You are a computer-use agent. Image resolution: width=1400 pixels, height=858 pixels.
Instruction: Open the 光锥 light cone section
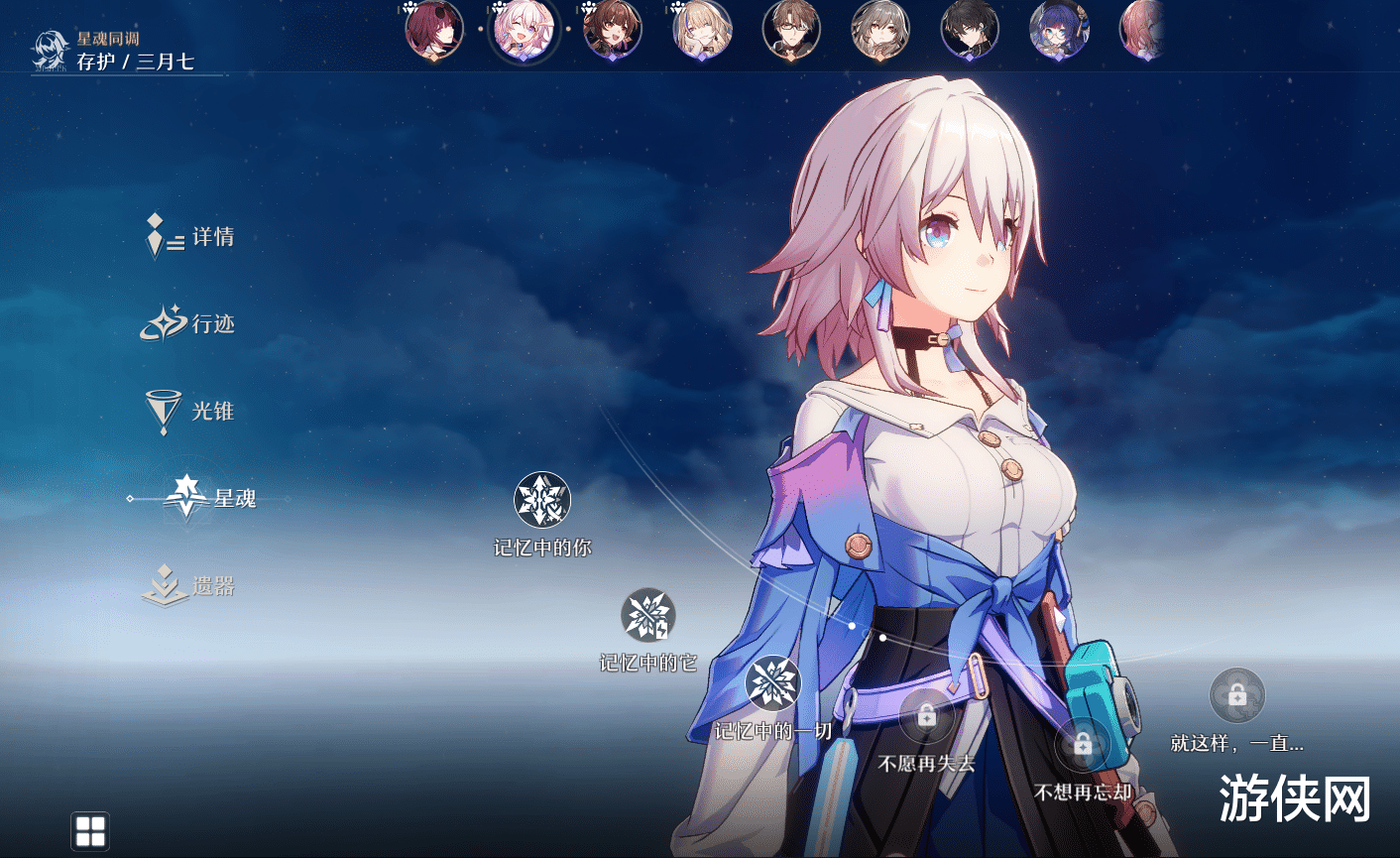[x=191, y=411]
